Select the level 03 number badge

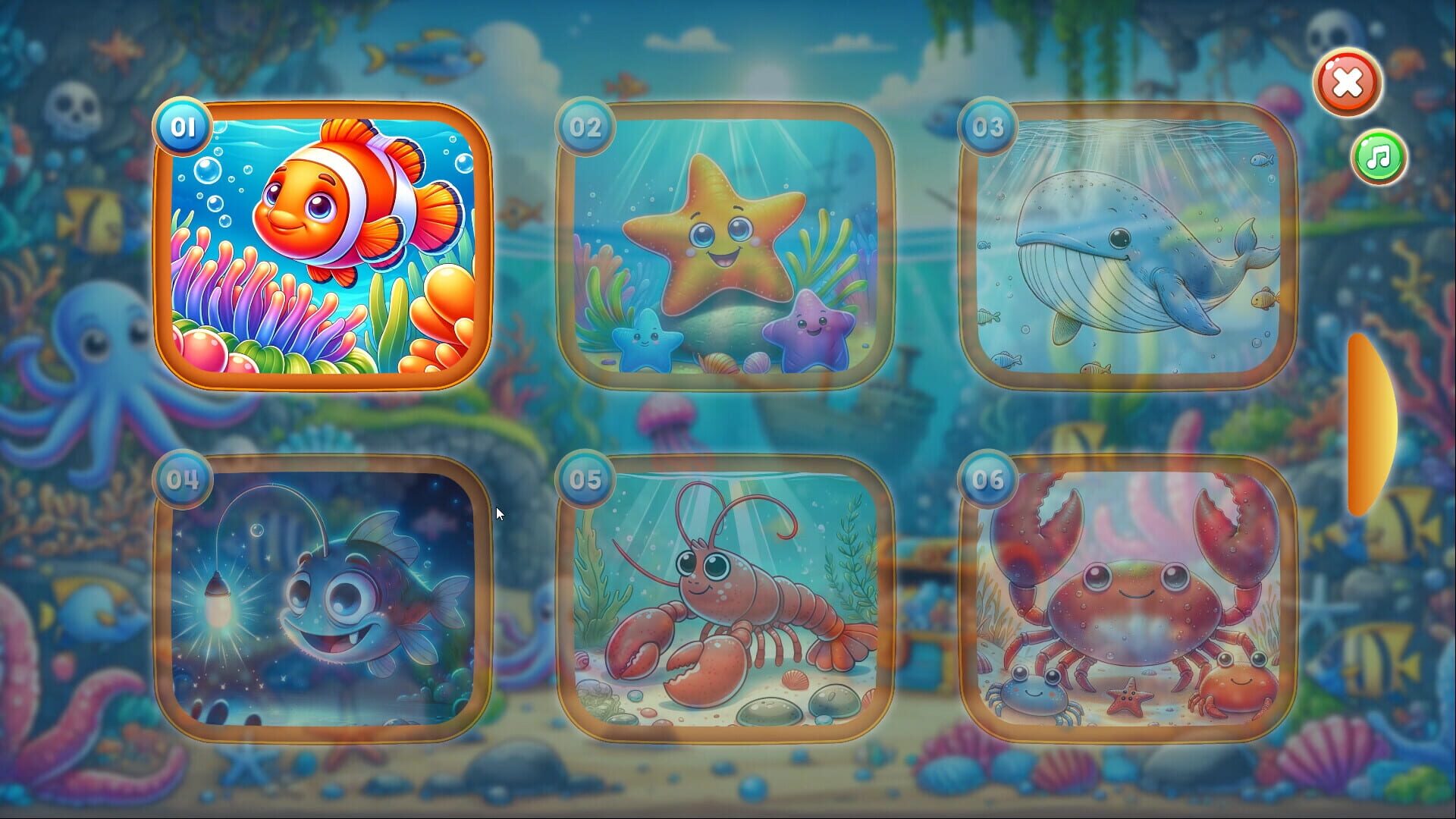coord(986,129)
